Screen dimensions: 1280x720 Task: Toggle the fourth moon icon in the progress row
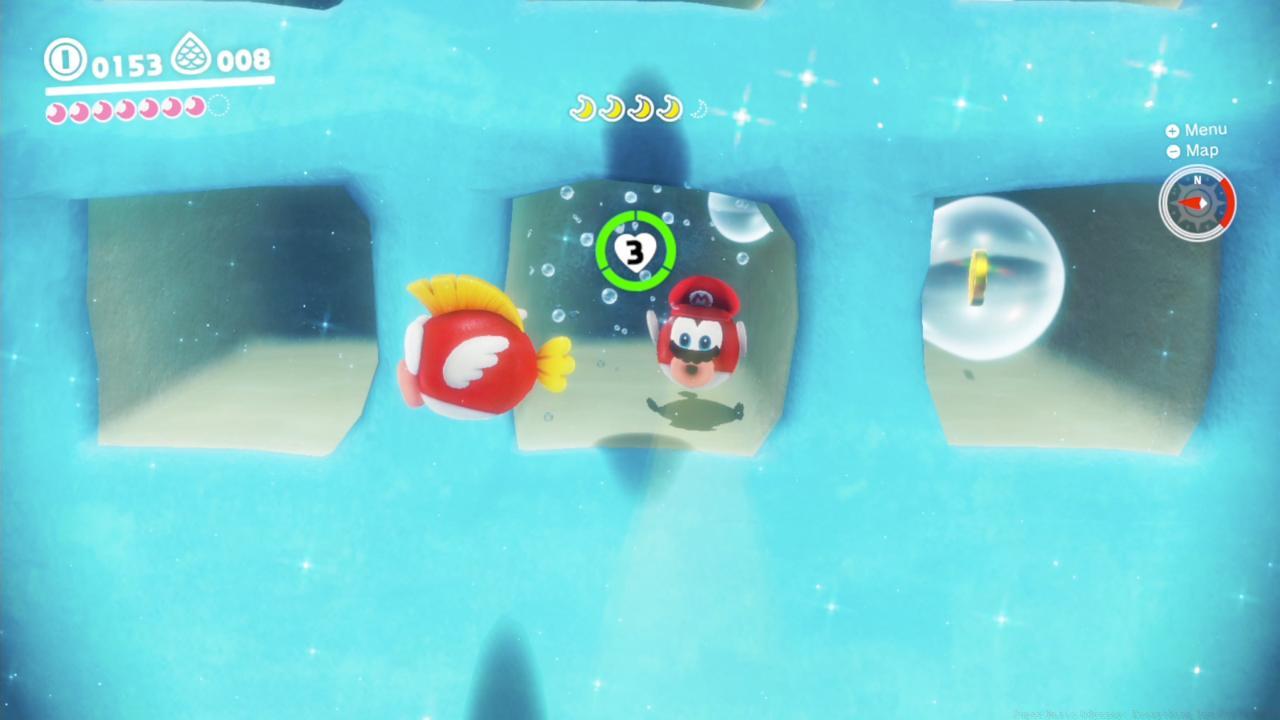667,108
